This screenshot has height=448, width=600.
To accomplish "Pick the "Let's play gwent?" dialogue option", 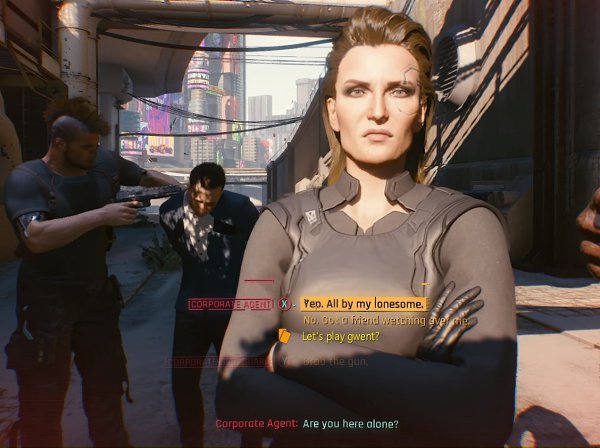I will pos(340,336).
